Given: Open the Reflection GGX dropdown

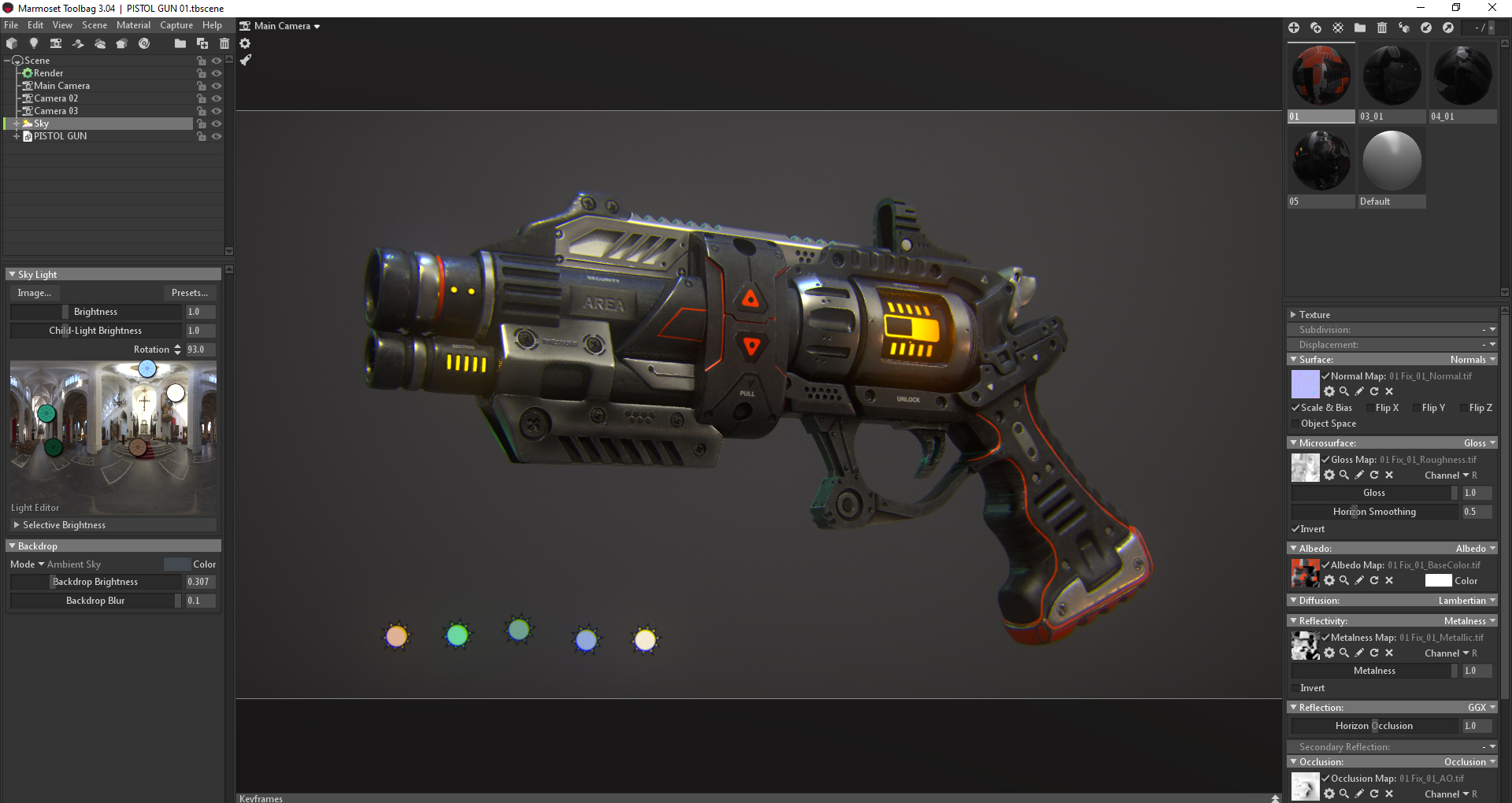Looking at the screenshot, I should (x=1480, y=708).
